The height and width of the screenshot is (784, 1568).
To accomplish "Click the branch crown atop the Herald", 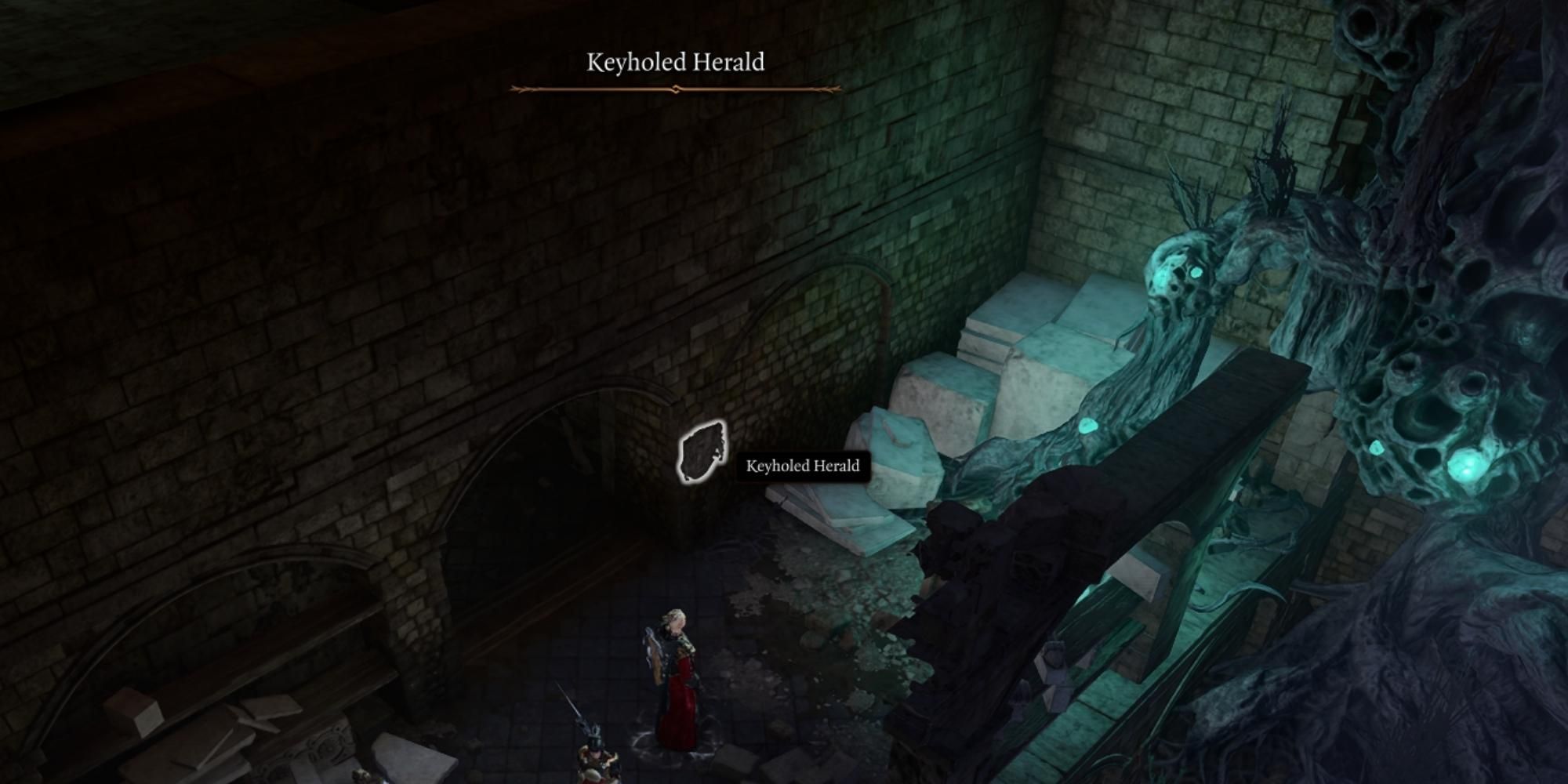I will [1192, 196].
